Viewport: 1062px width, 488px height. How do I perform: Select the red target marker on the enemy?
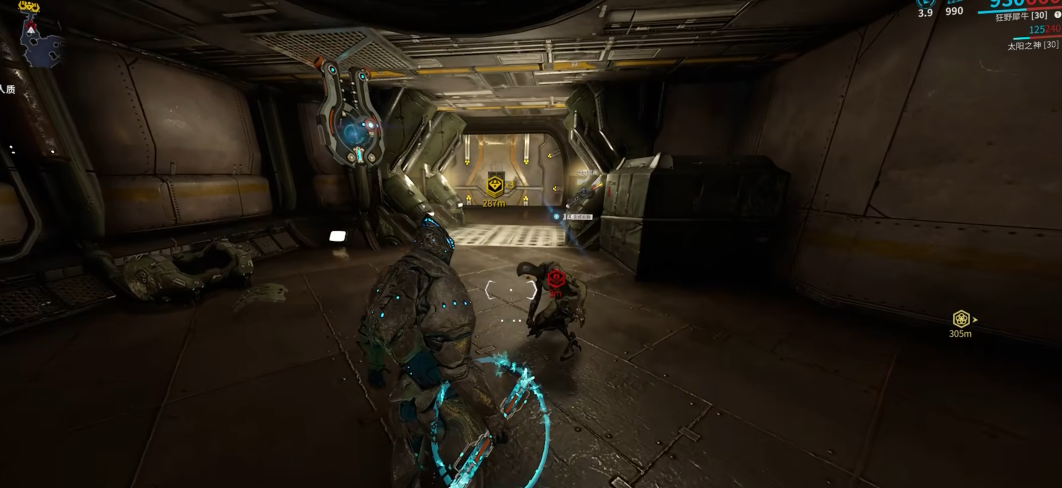(x=556, y=281)
